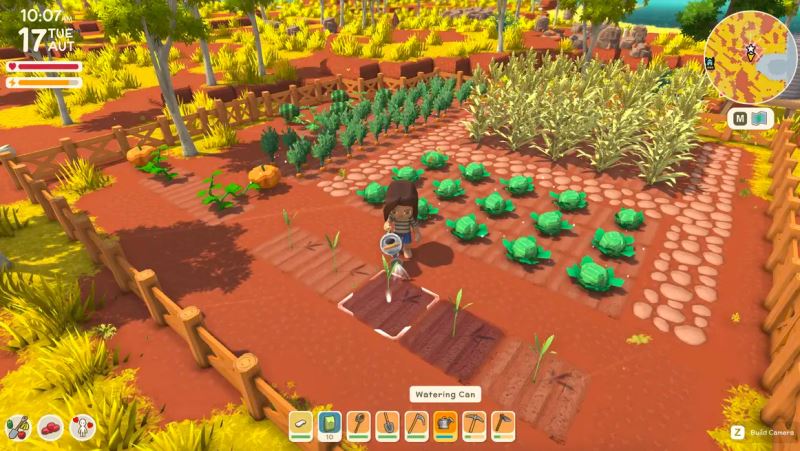
Task: Click the black cat marker beside minimap
Action: point(711,61)
